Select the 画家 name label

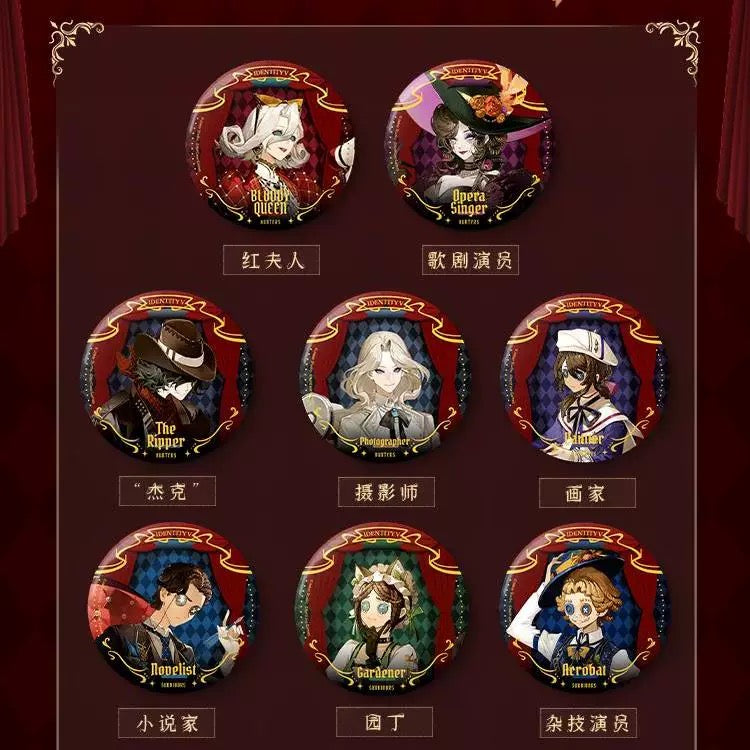click(586, 492)
